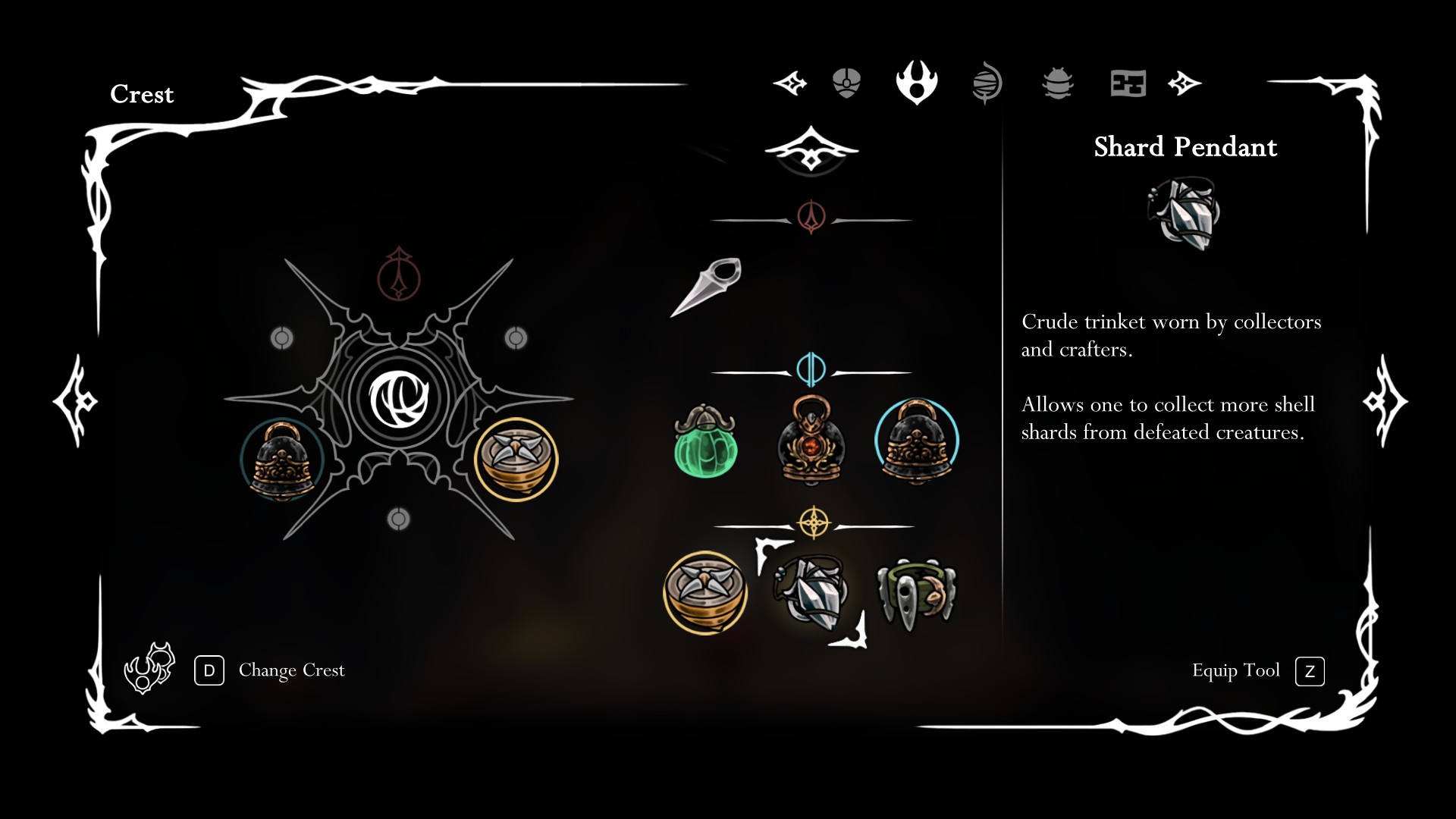The height and width of the screenshot is (819, 1456).
Task: Click the right arrow beside the top tabs
Action: click(1185, 83)
